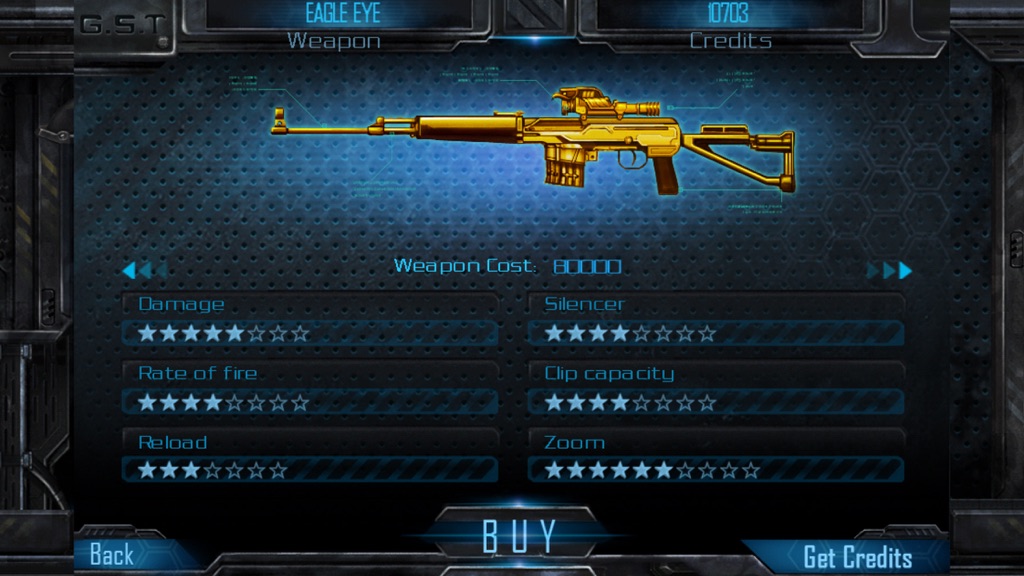The width and height of the screenshot is (1024, 576).
Task: Show the next weapon with right arrows
Action: click(x=890, y=270)
